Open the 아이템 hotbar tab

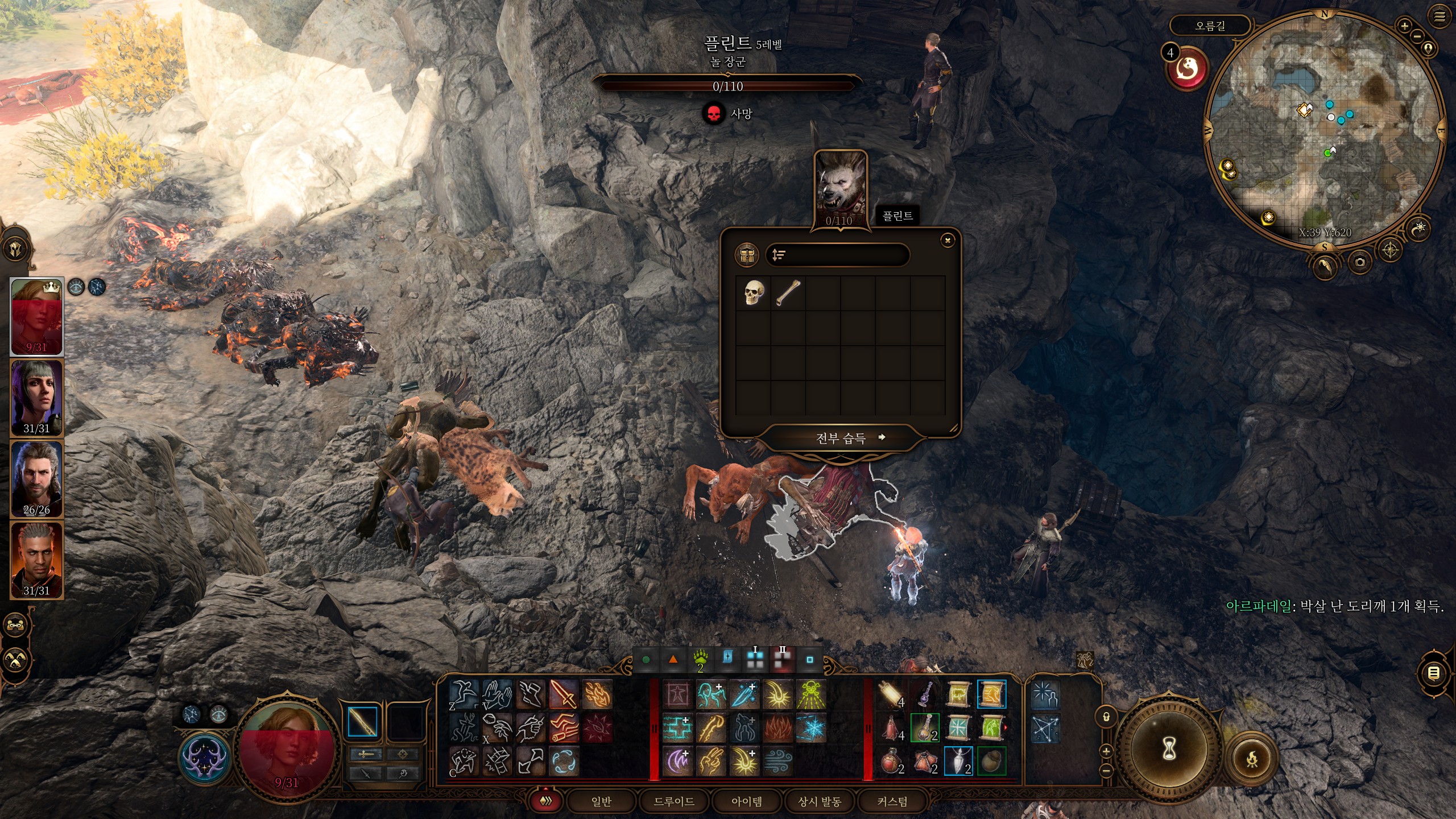click(747, 801)
